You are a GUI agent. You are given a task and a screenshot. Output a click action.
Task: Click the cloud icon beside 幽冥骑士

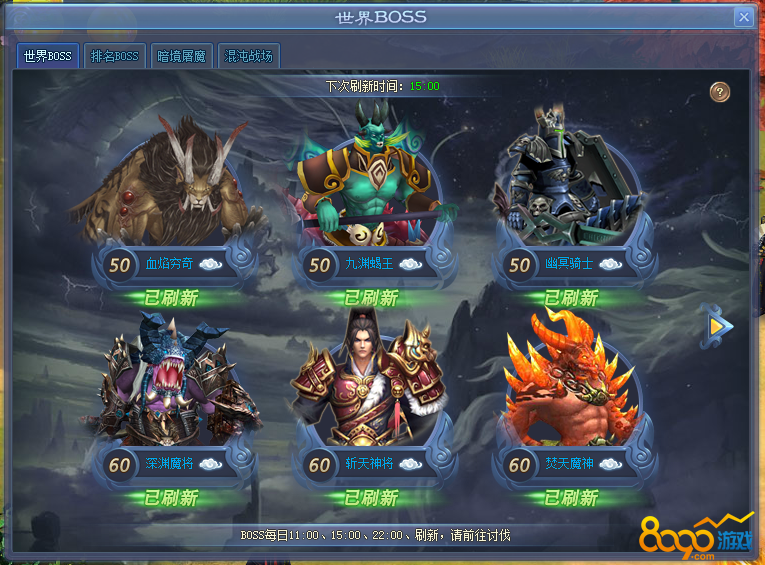coord(611,265)
